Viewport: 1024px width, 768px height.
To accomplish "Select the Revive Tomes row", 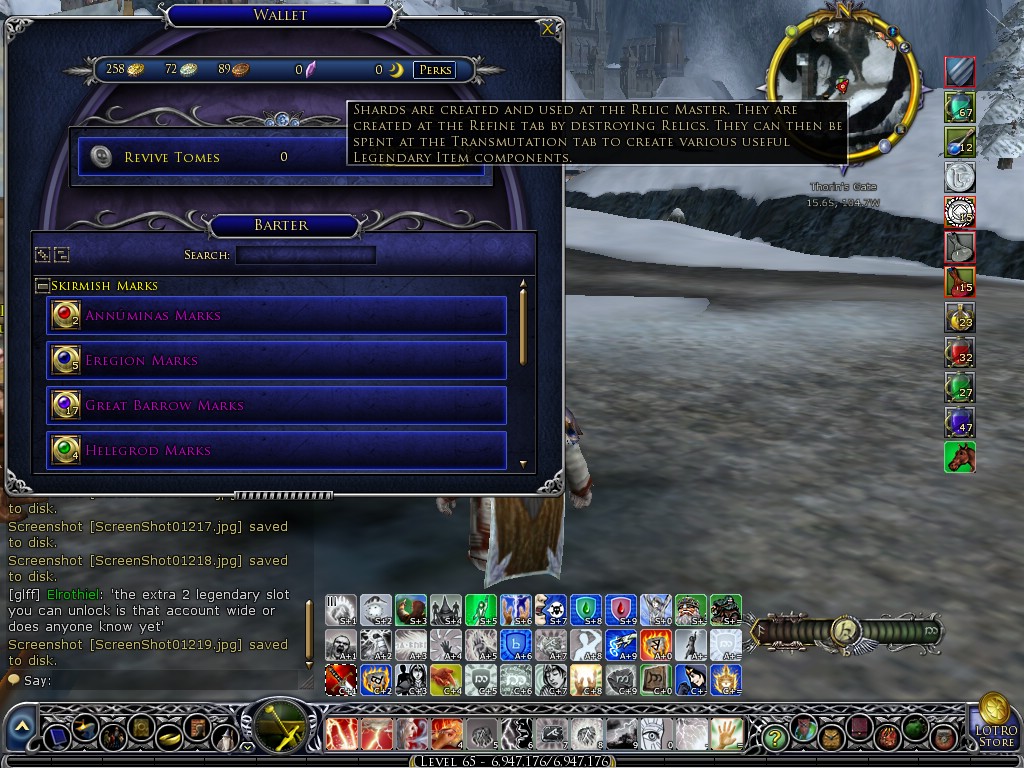I will point(280,157).
